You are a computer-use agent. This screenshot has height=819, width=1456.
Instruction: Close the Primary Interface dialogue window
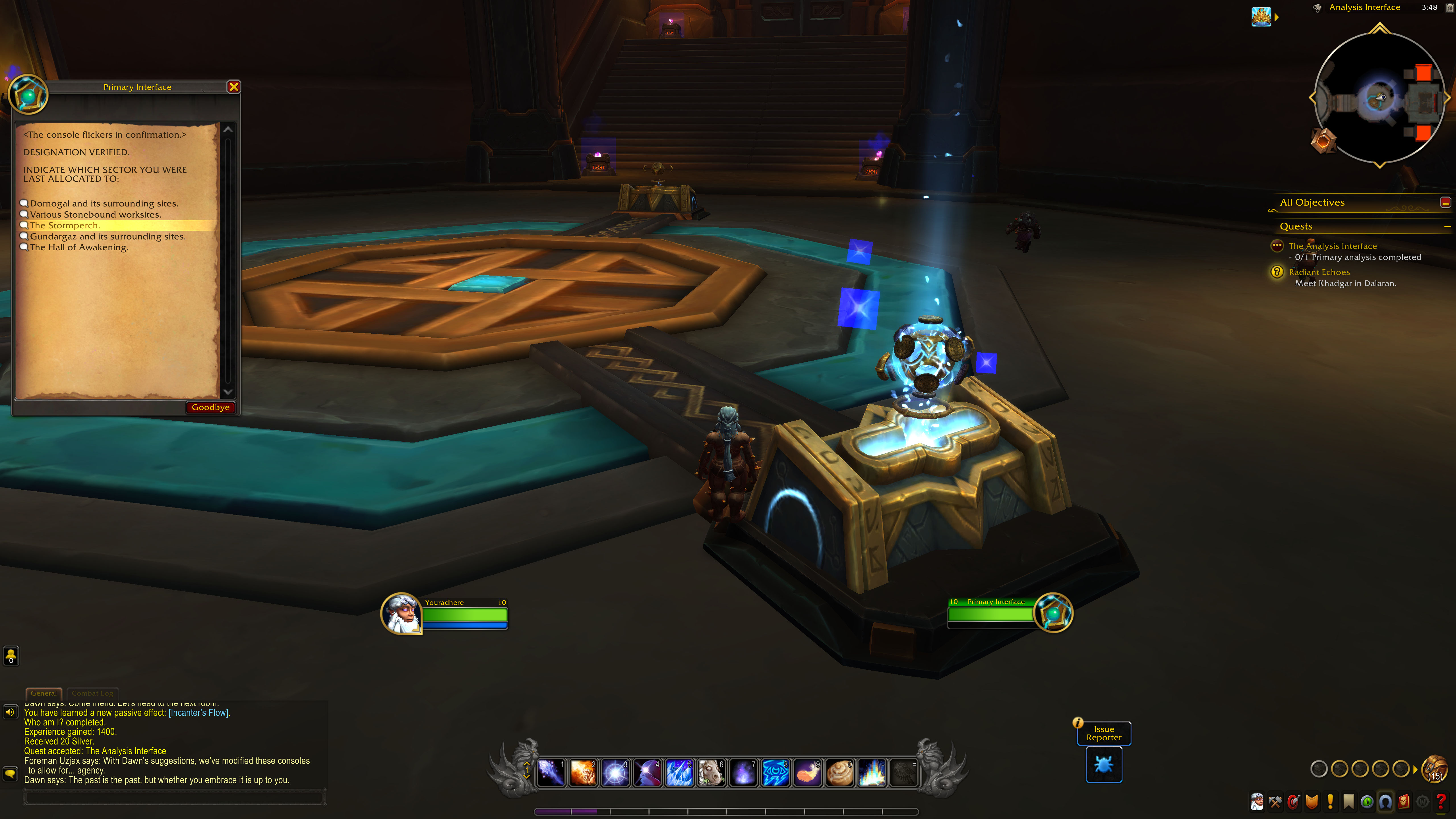tap(233, 87)
